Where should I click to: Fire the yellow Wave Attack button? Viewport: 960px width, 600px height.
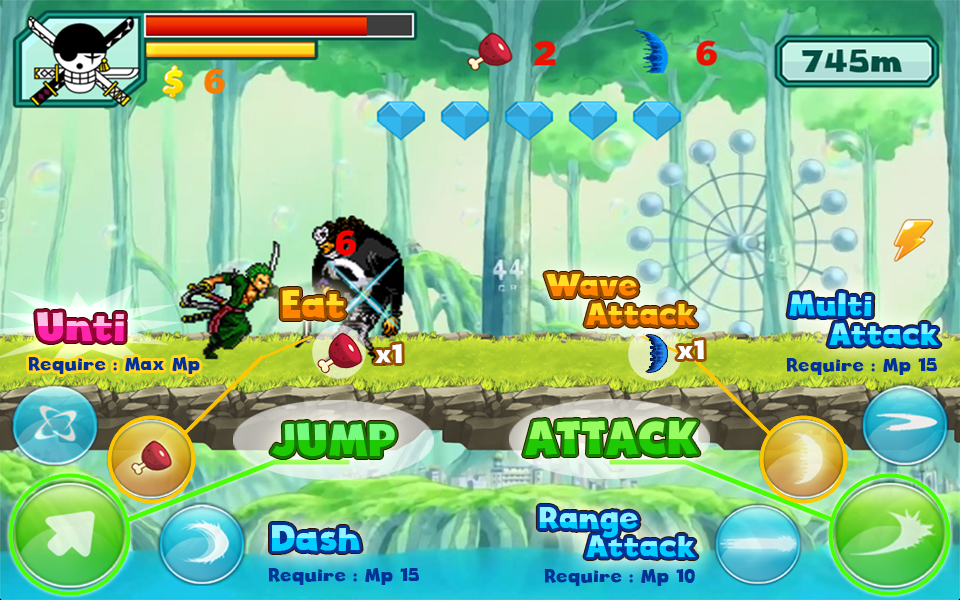click(803, 458)
